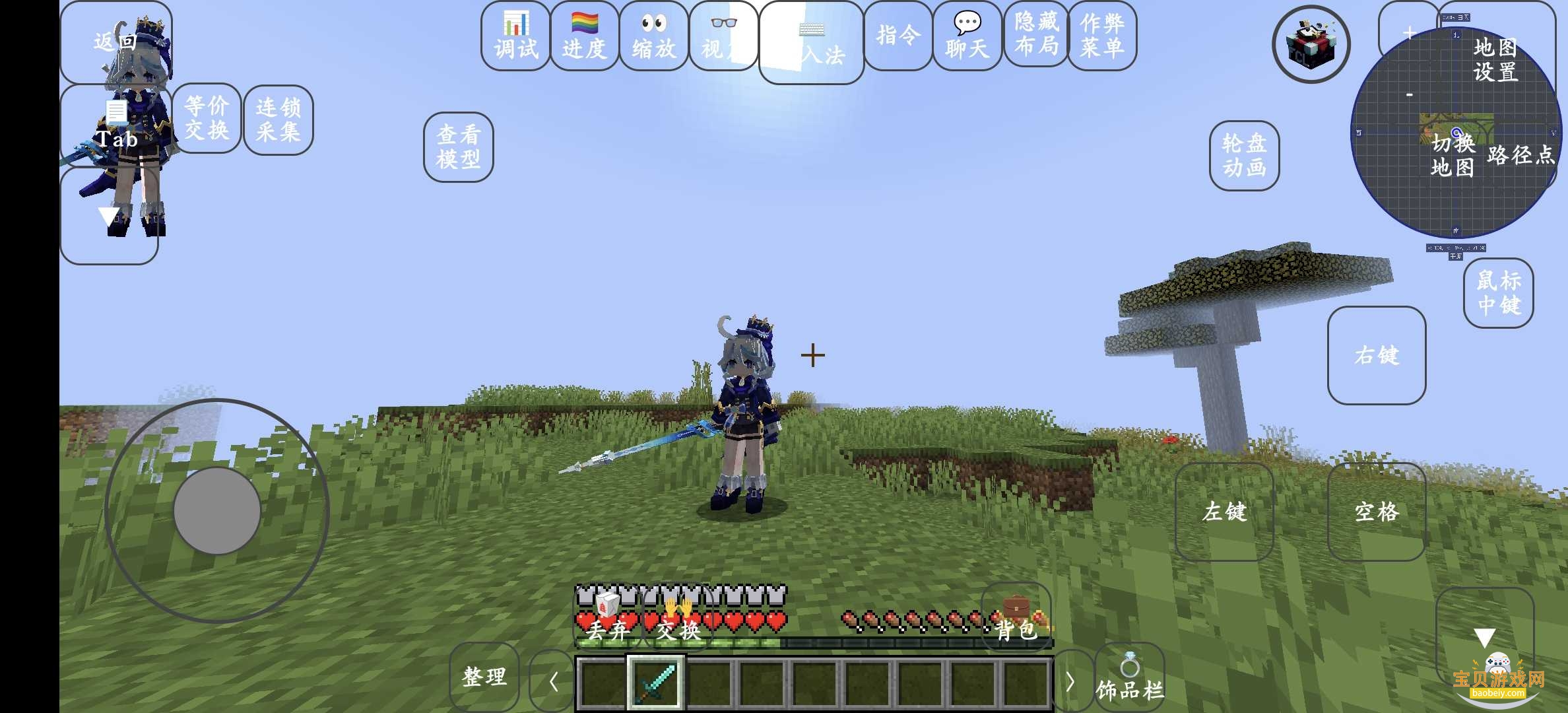Viewport: 1568px width, 713px height.
Task: Tap the FCL launcher icon near the minimap
Action: [1311, 43]
